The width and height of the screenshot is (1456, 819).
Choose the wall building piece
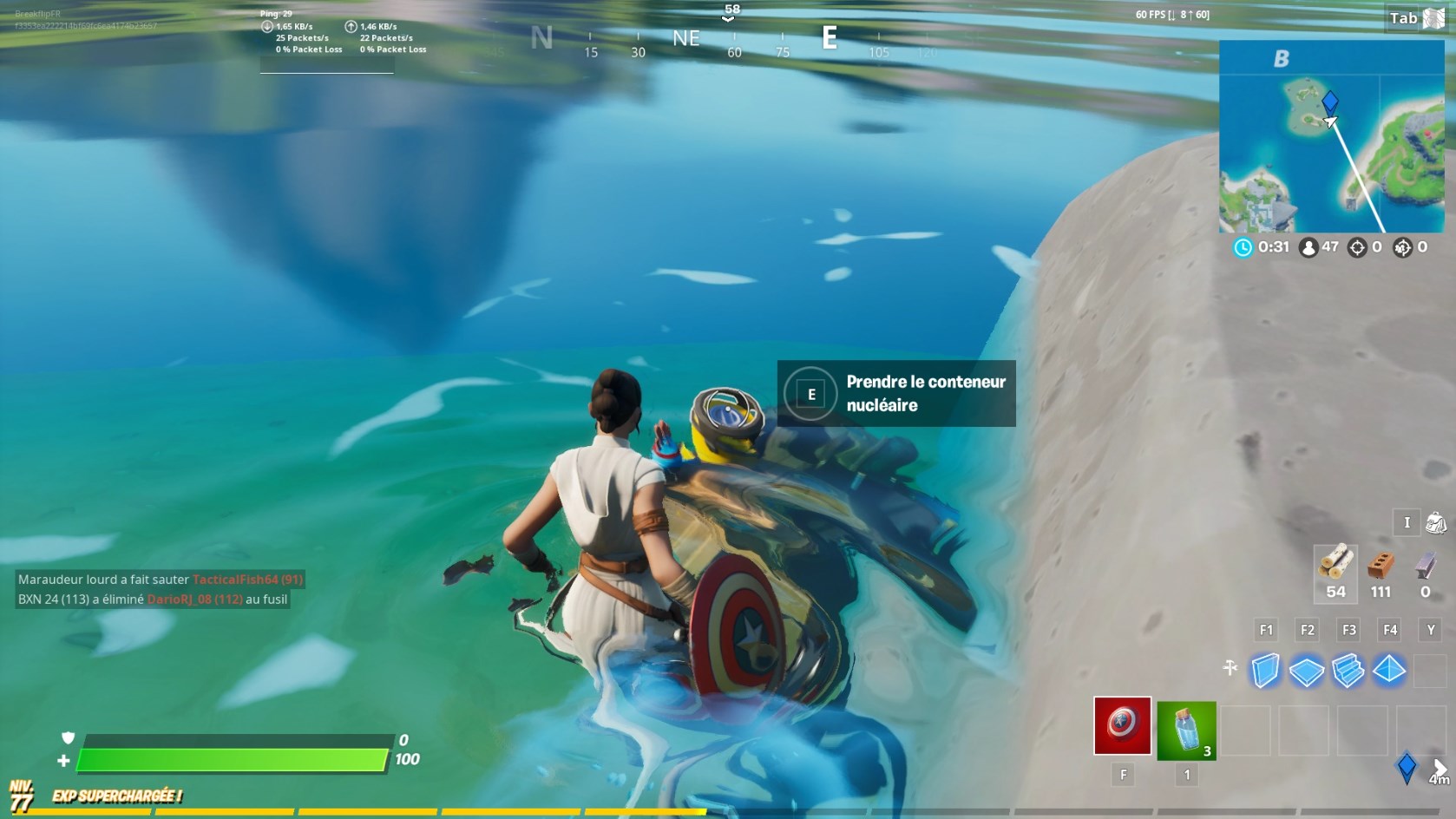pos(1265,671)
